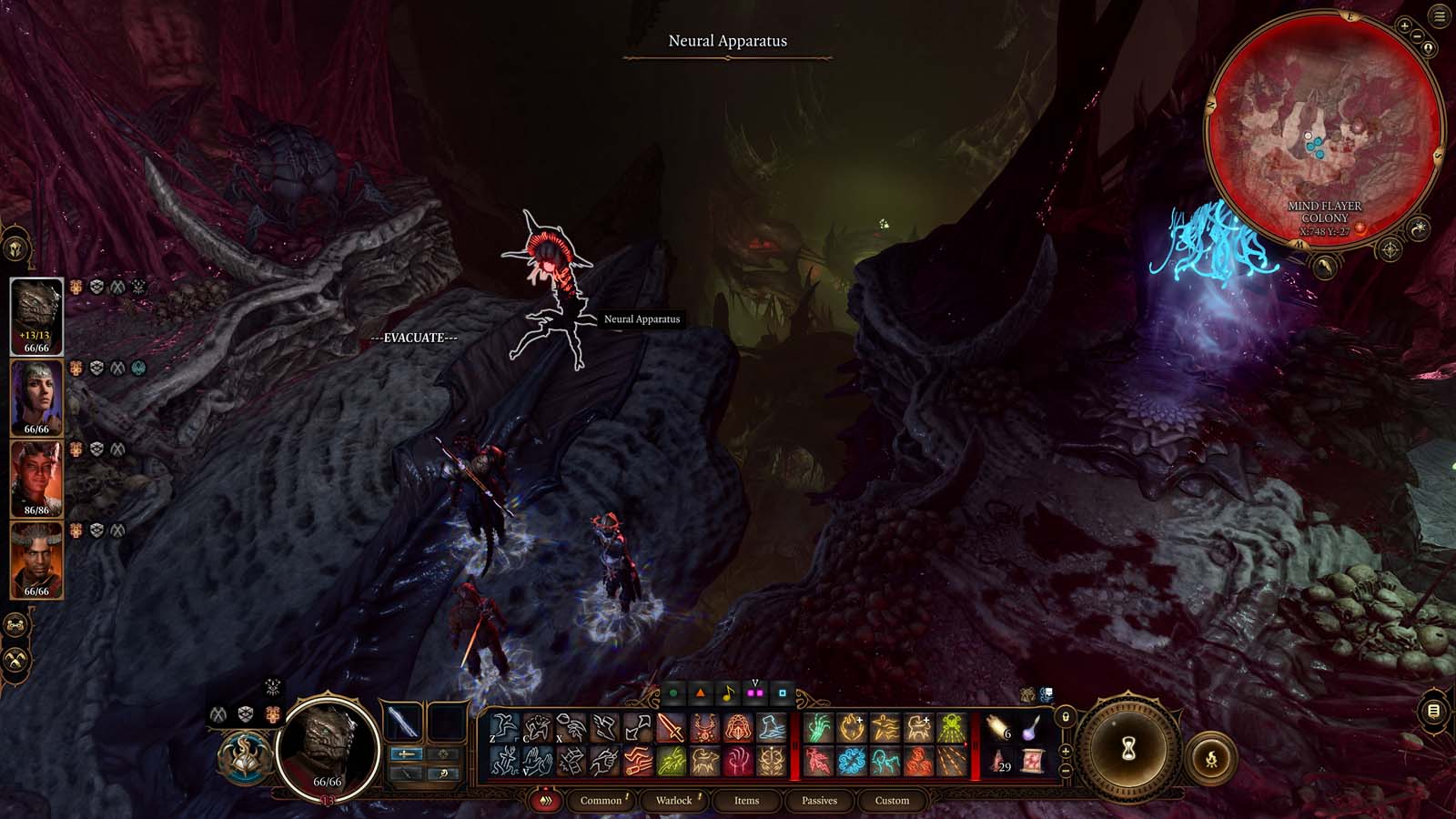Show the Items hotbar tab

click(x=746, y=800)
